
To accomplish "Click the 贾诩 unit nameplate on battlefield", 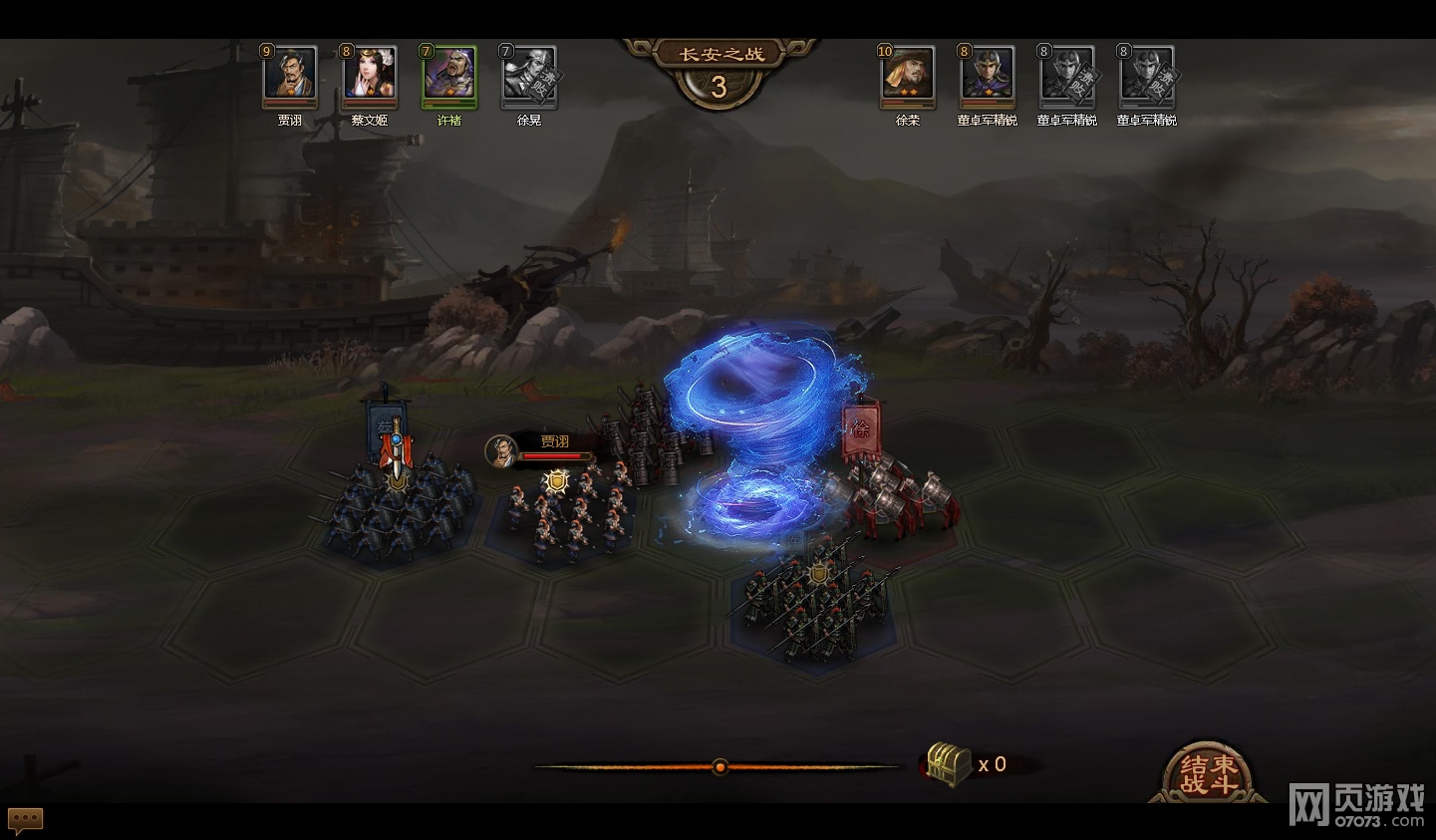I will 543,448.
